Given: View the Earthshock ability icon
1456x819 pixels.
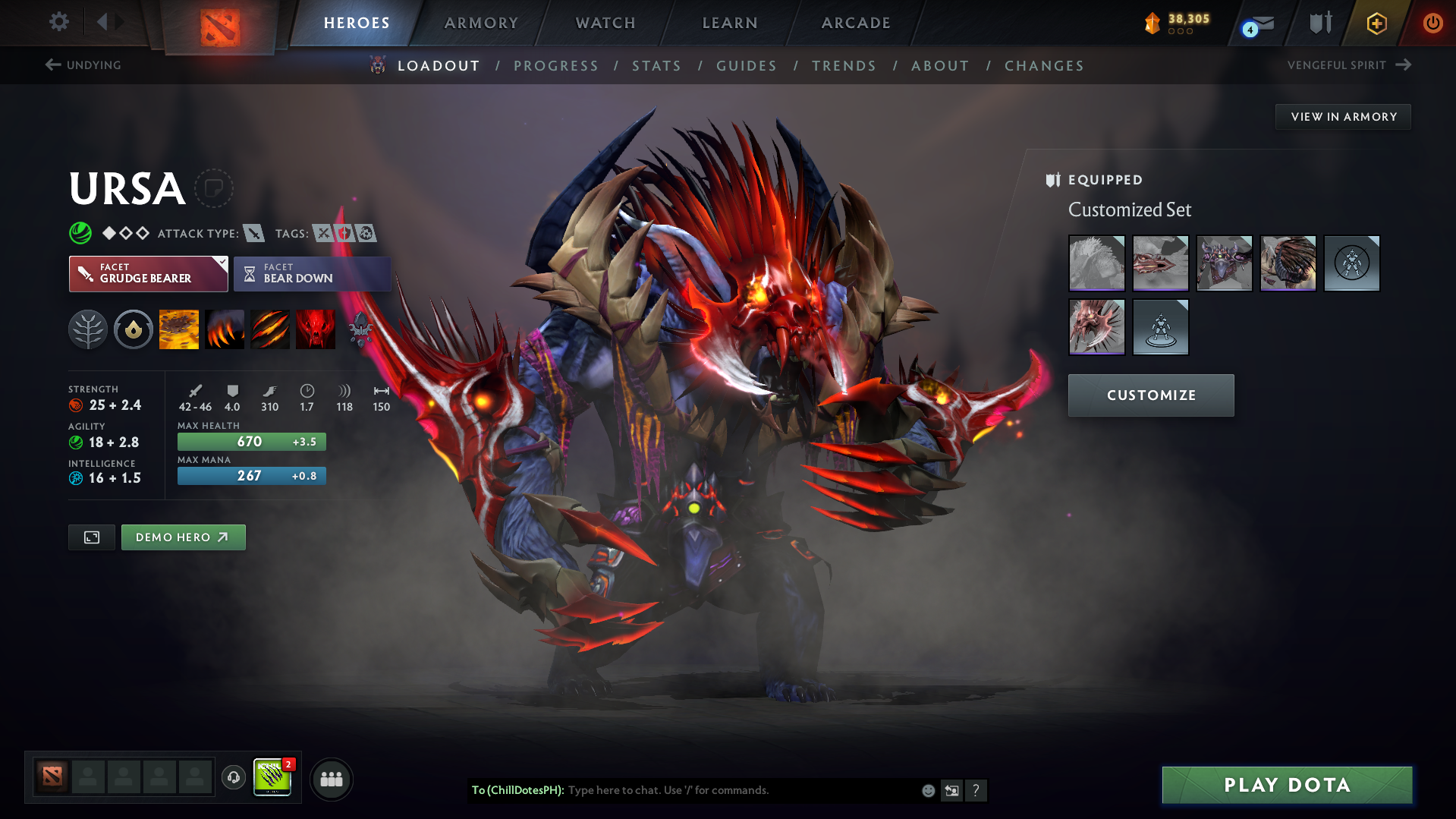Looking at the screenshot, I should tap(179, 329).
